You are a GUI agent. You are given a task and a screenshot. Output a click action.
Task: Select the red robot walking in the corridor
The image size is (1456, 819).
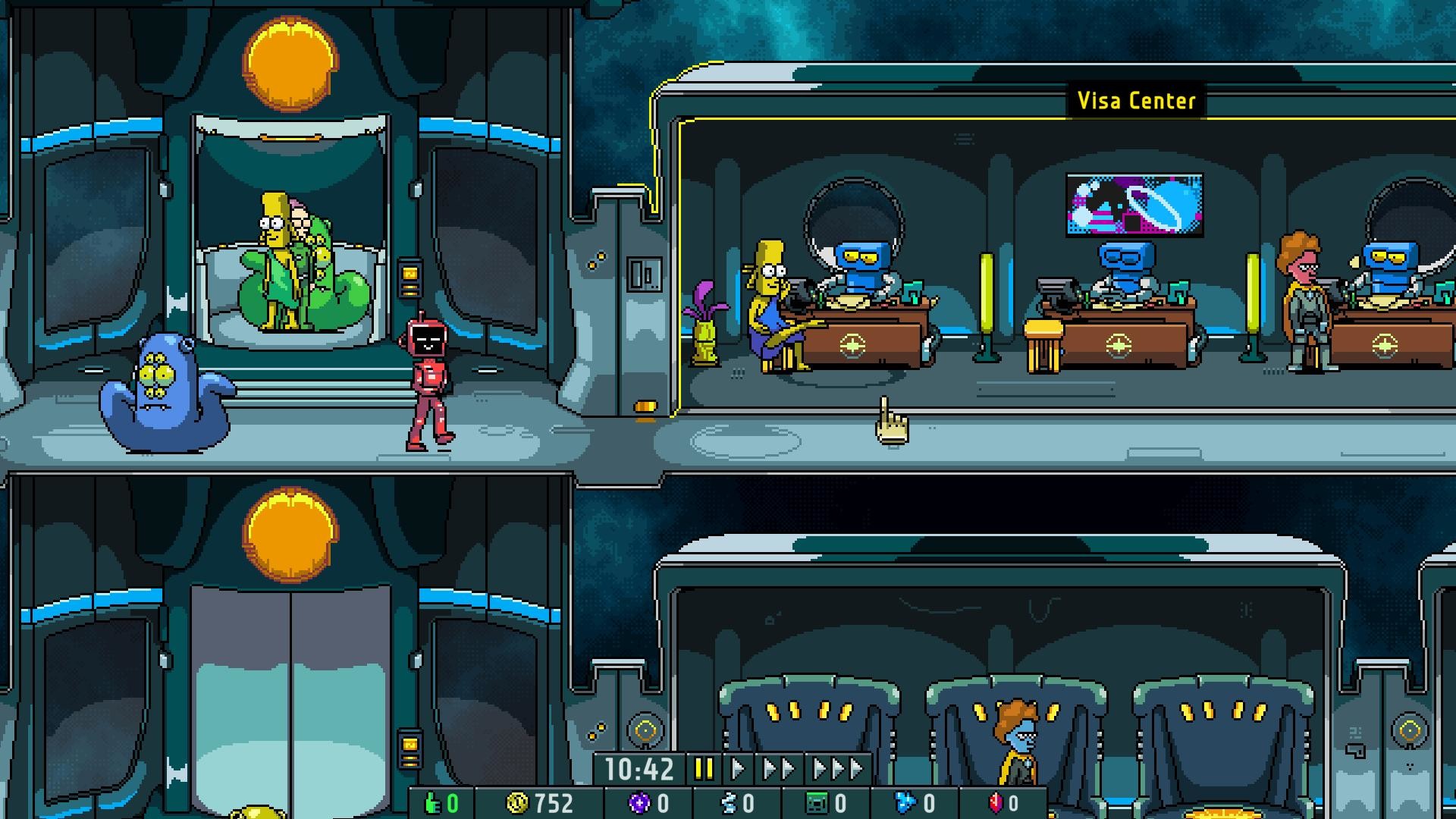(428, 379)
